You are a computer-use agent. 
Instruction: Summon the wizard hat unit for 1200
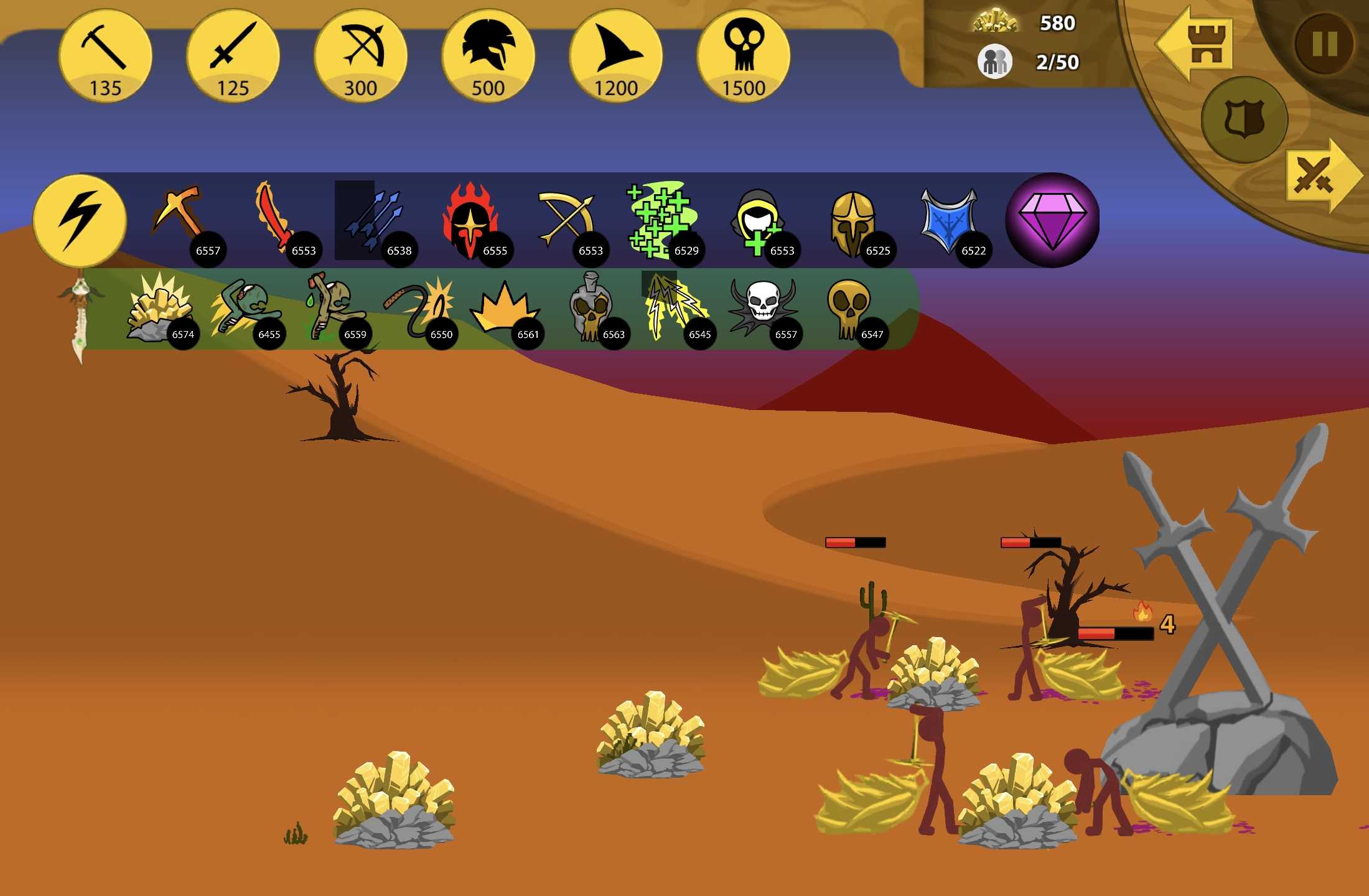pyautogui.click(x=615, y=56)
